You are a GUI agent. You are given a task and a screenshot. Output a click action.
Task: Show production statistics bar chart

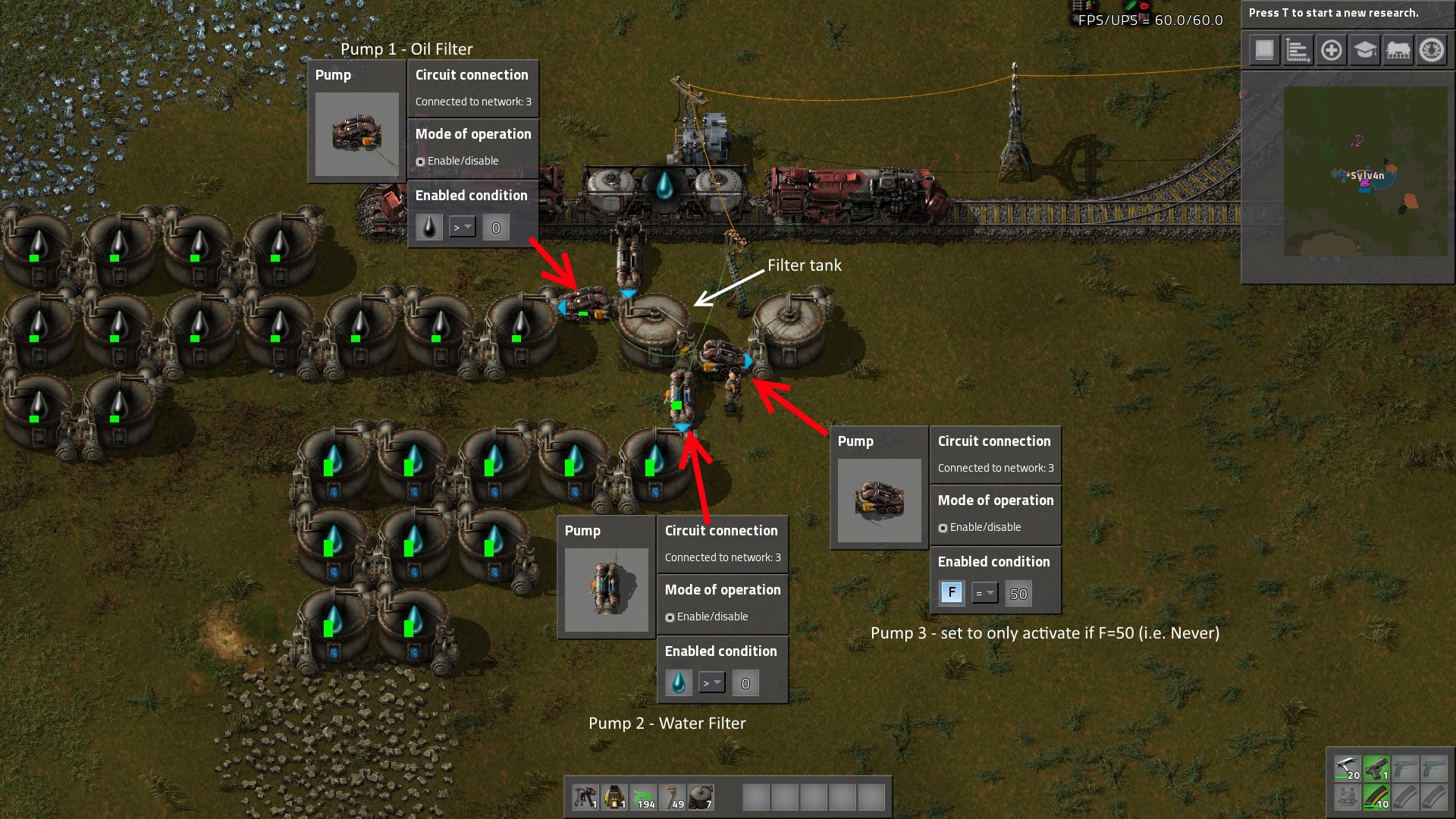coord(1298,51)
